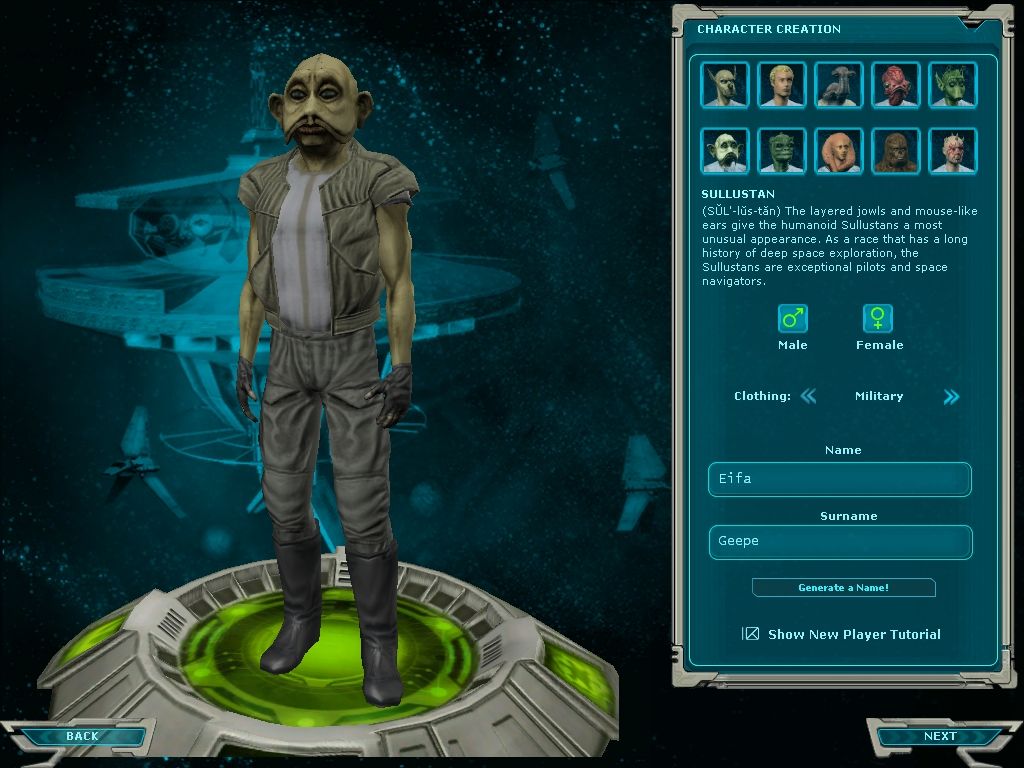Toggle Show New Player Tutorial checkbox
The width and height of the screenshot is (1024, 768).
(751, 634)
